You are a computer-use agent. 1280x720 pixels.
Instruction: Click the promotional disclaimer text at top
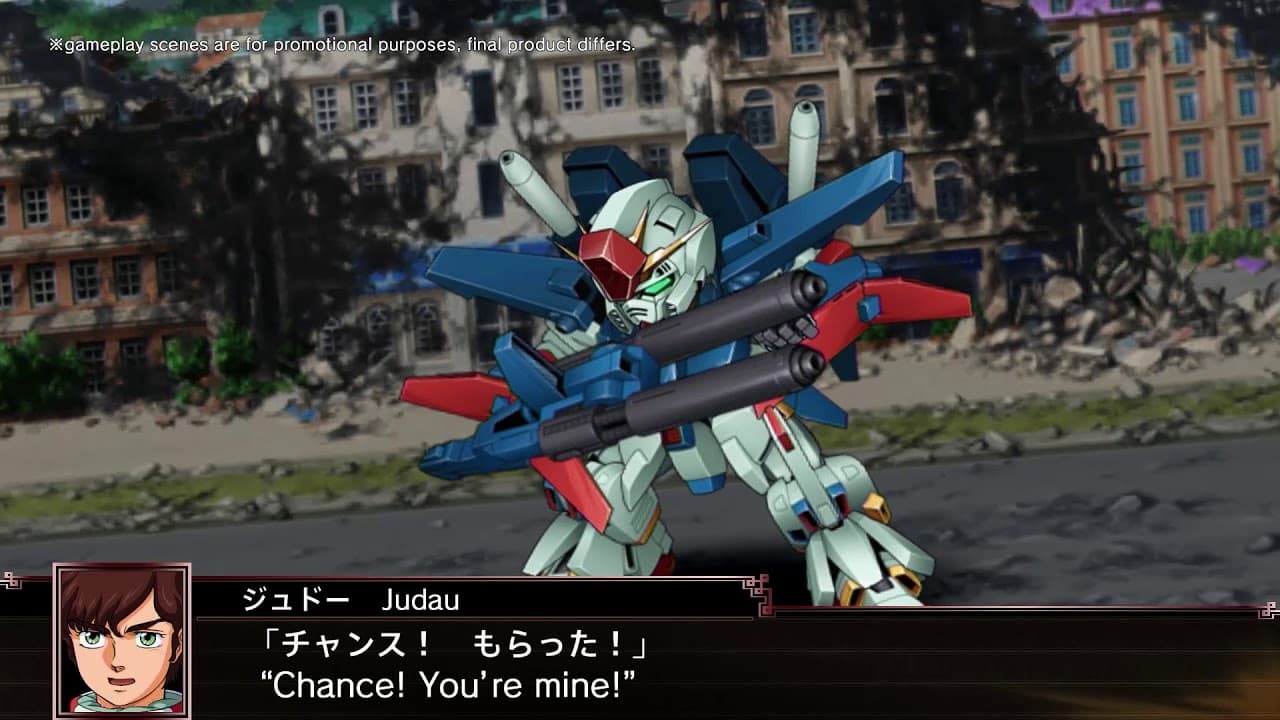point(340,44)
